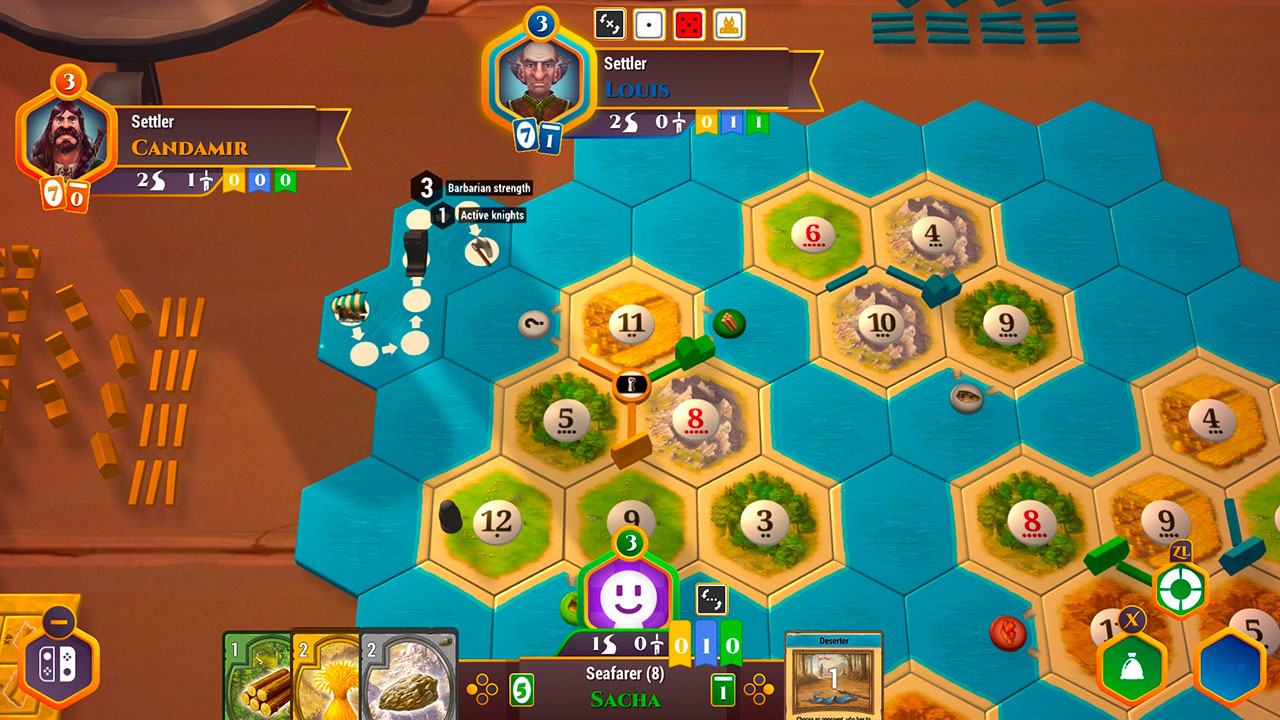The height and width of the screenshot is (720, 1280).
Task: Open the trade menu at top bar
Action: coord(612,22)
